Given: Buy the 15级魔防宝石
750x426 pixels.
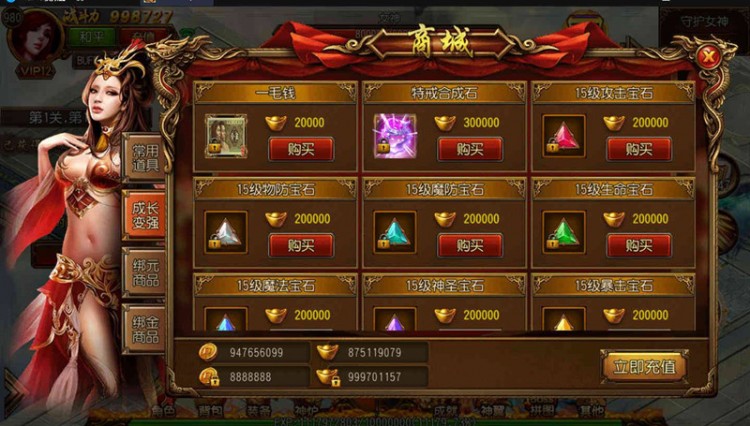Looking at the screenshot, I should pyautogui.click(x=469, y=245).
